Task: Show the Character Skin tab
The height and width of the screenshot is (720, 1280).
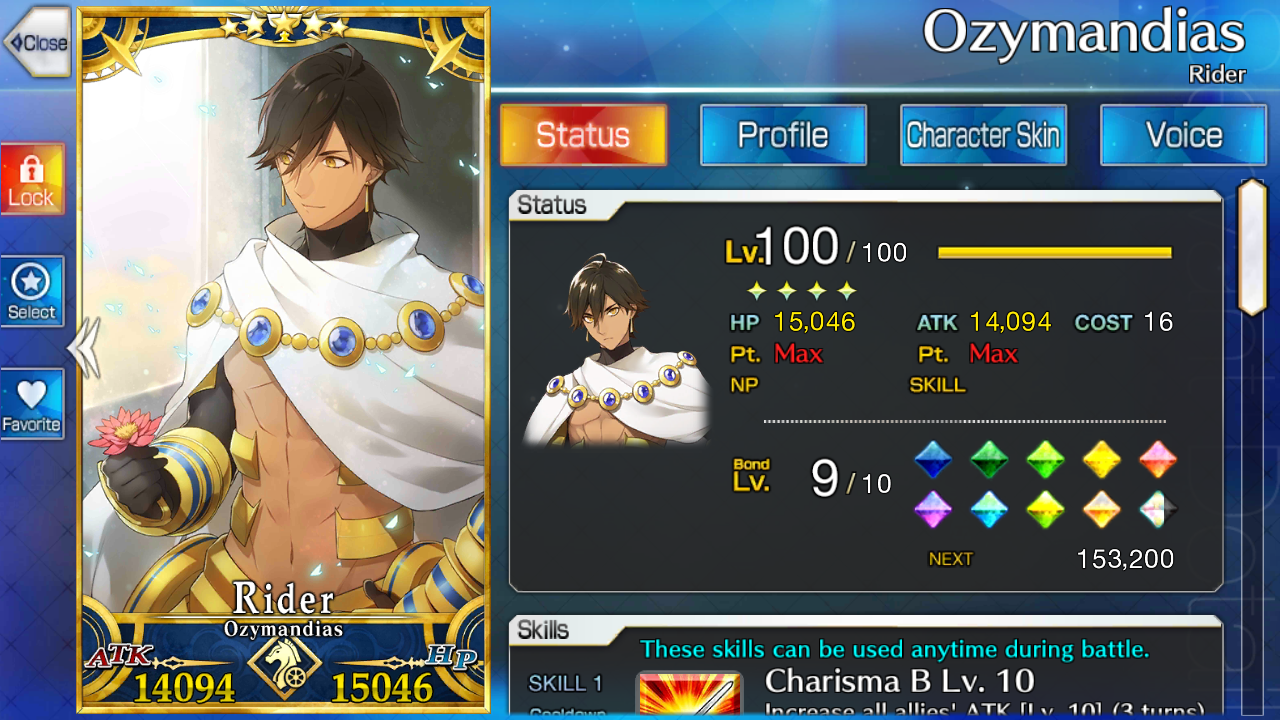Action: click(x=983, y=135)
